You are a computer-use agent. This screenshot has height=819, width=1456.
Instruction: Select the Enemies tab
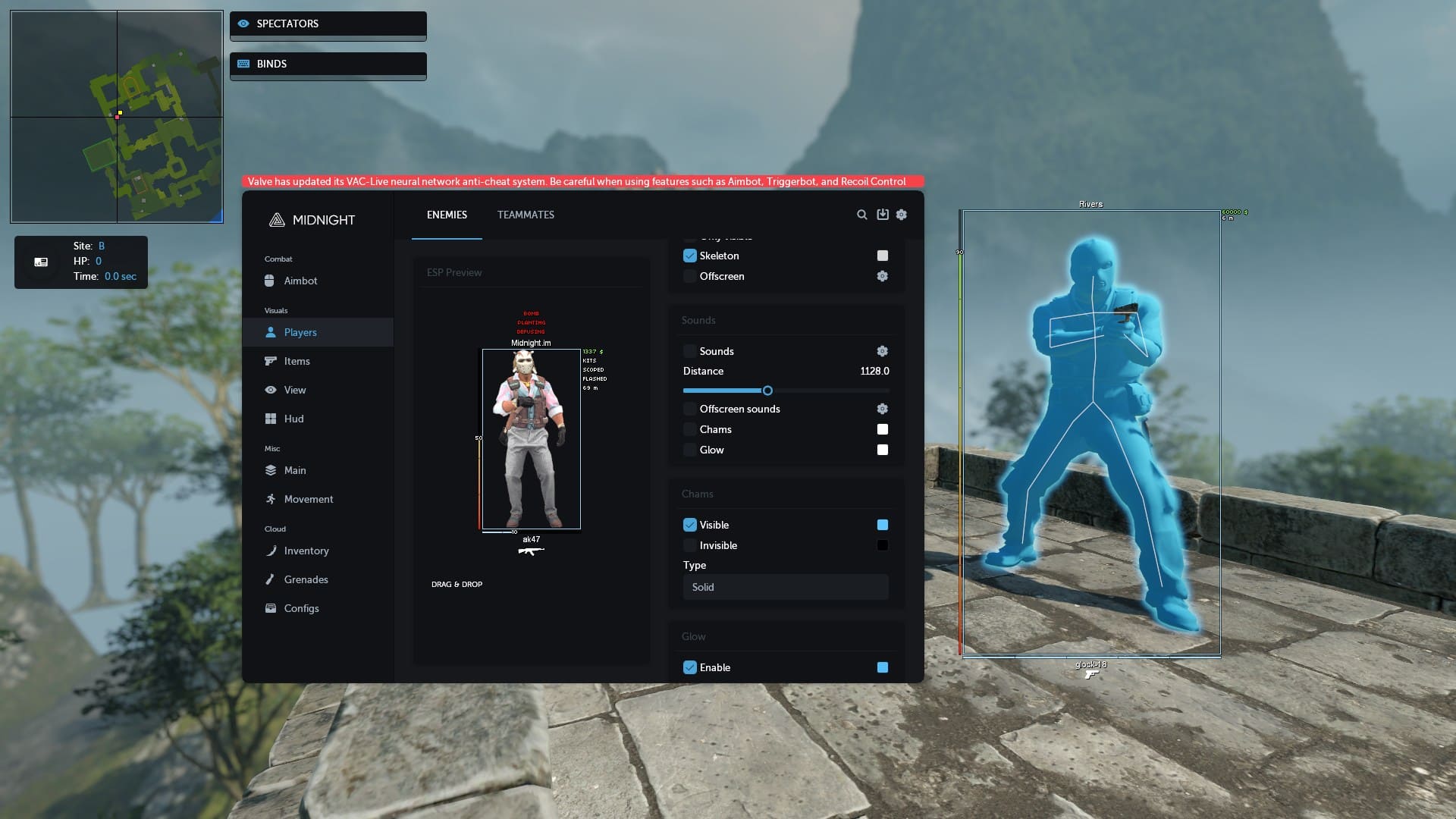447,215
